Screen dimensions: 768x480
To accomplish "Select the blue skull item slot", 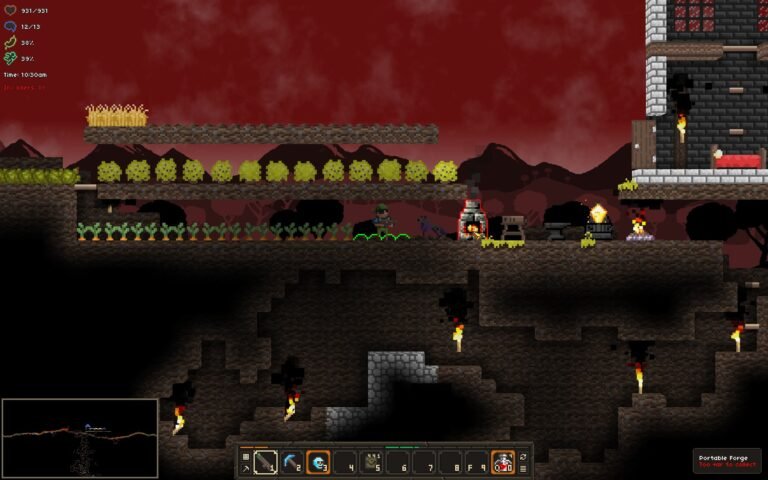I will (319, 462).
